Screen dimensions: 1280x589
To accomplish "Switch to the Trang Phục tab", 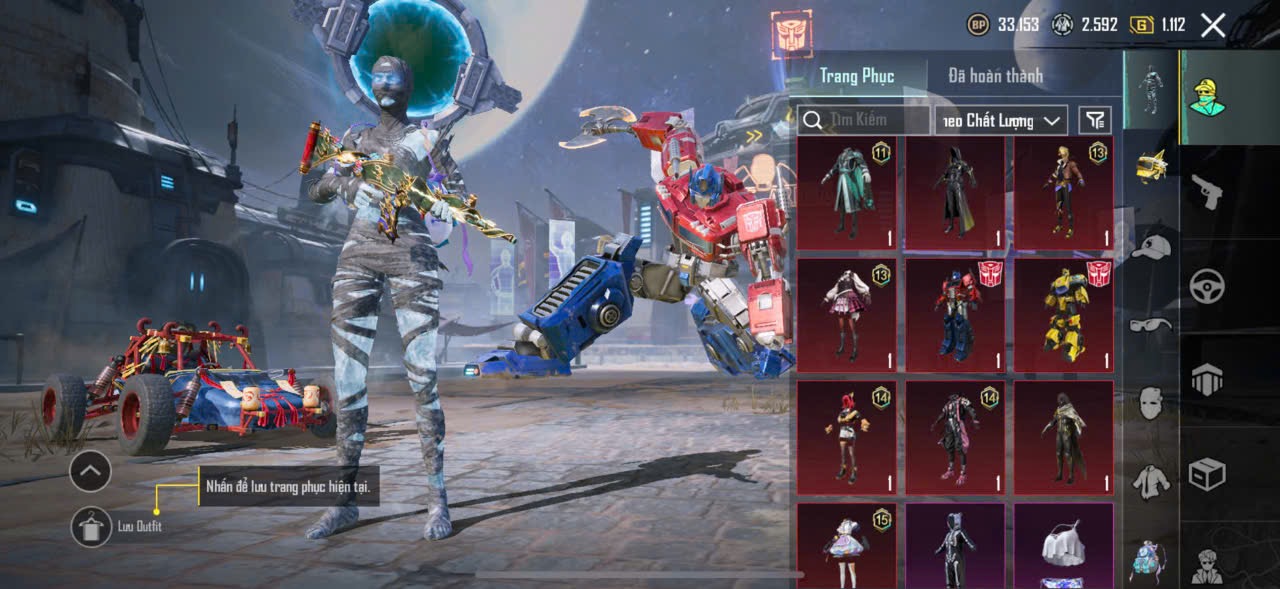I will 857,76.
